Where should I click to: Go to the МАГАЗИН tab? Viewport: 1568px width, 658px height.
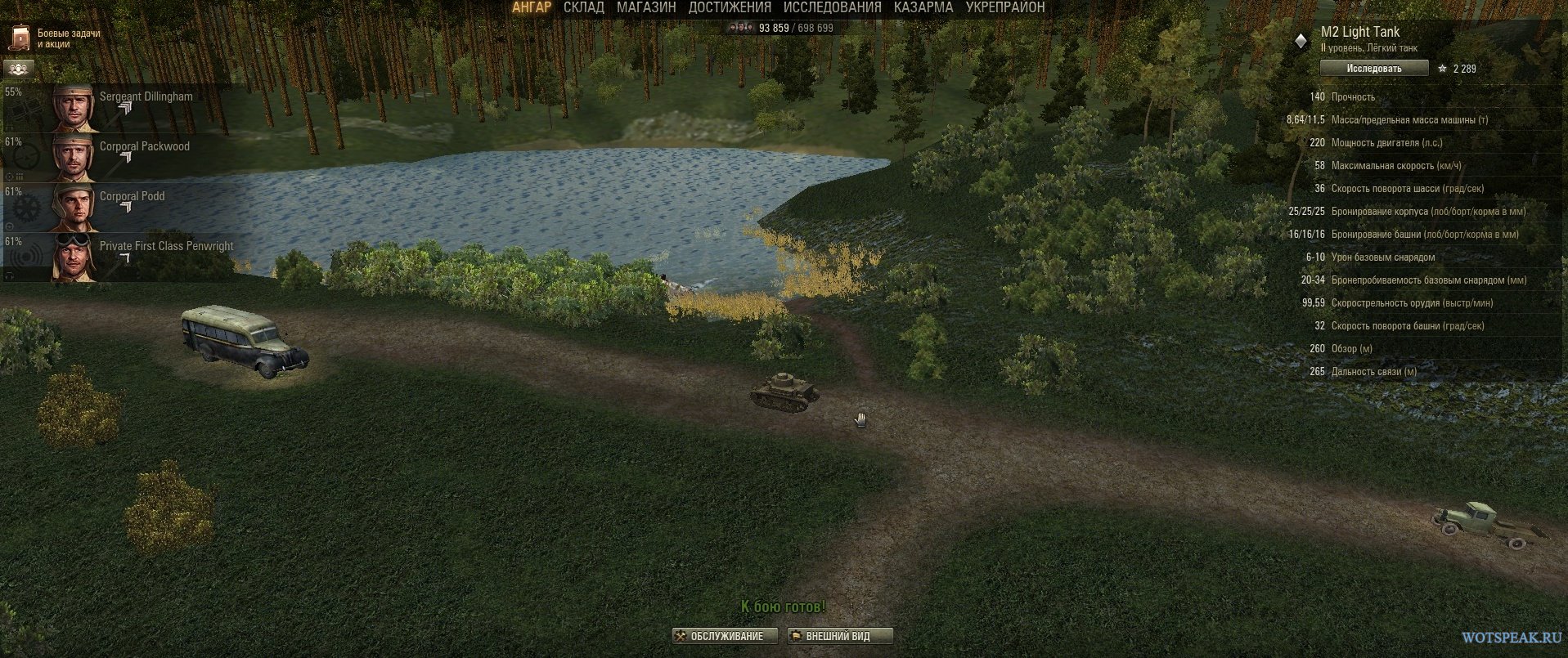[x=646, y=7]
